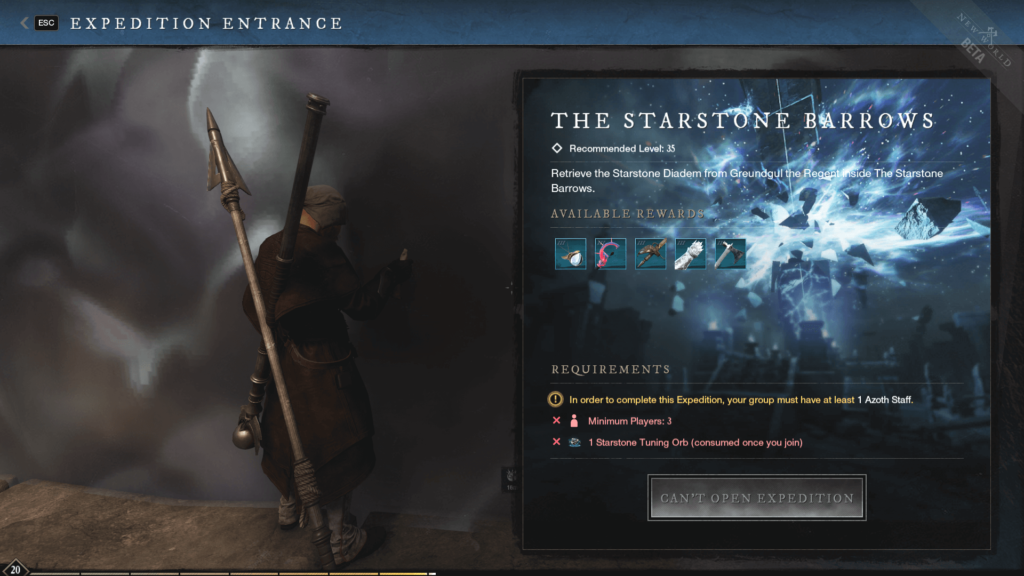Select the Minimum Players requirement row
This screenshot has height=576, width=1024.
point(629,421)
